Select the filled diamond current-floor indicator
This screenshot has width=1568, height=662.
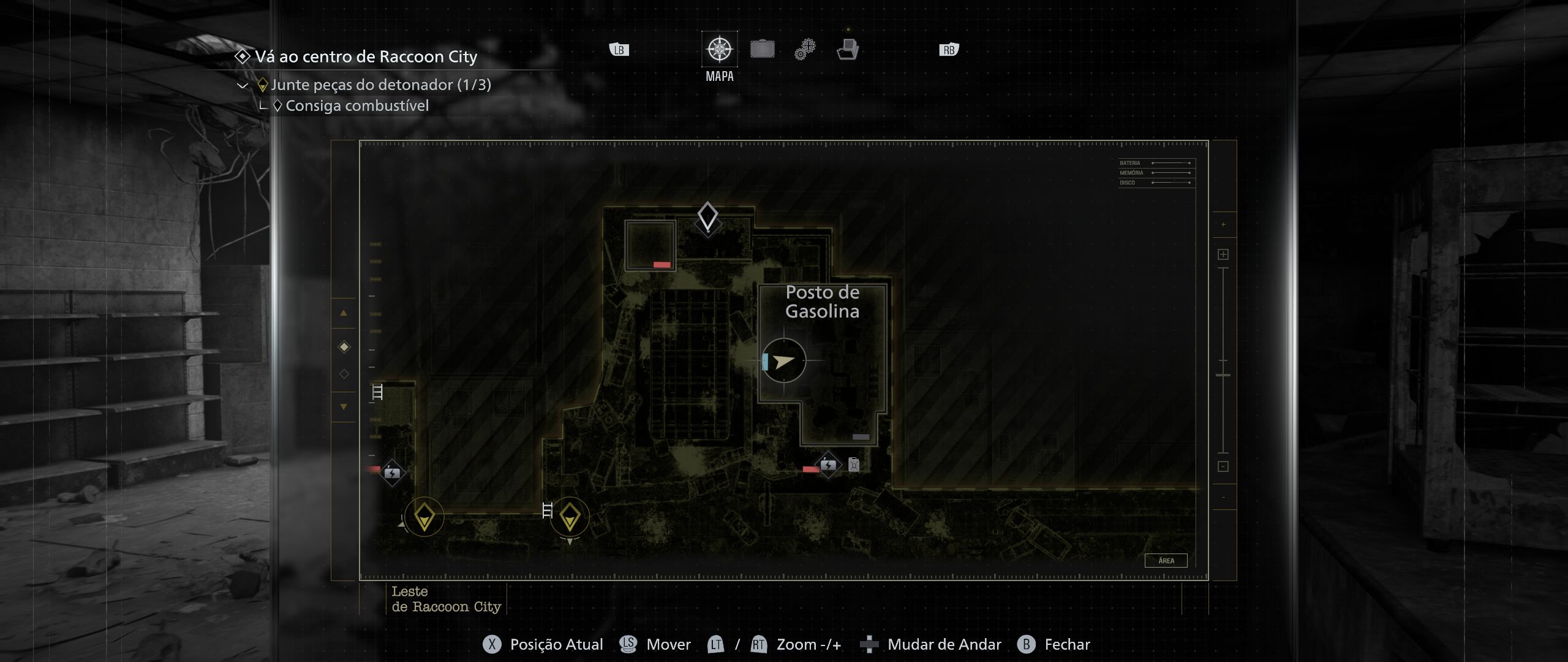point(344,347)
